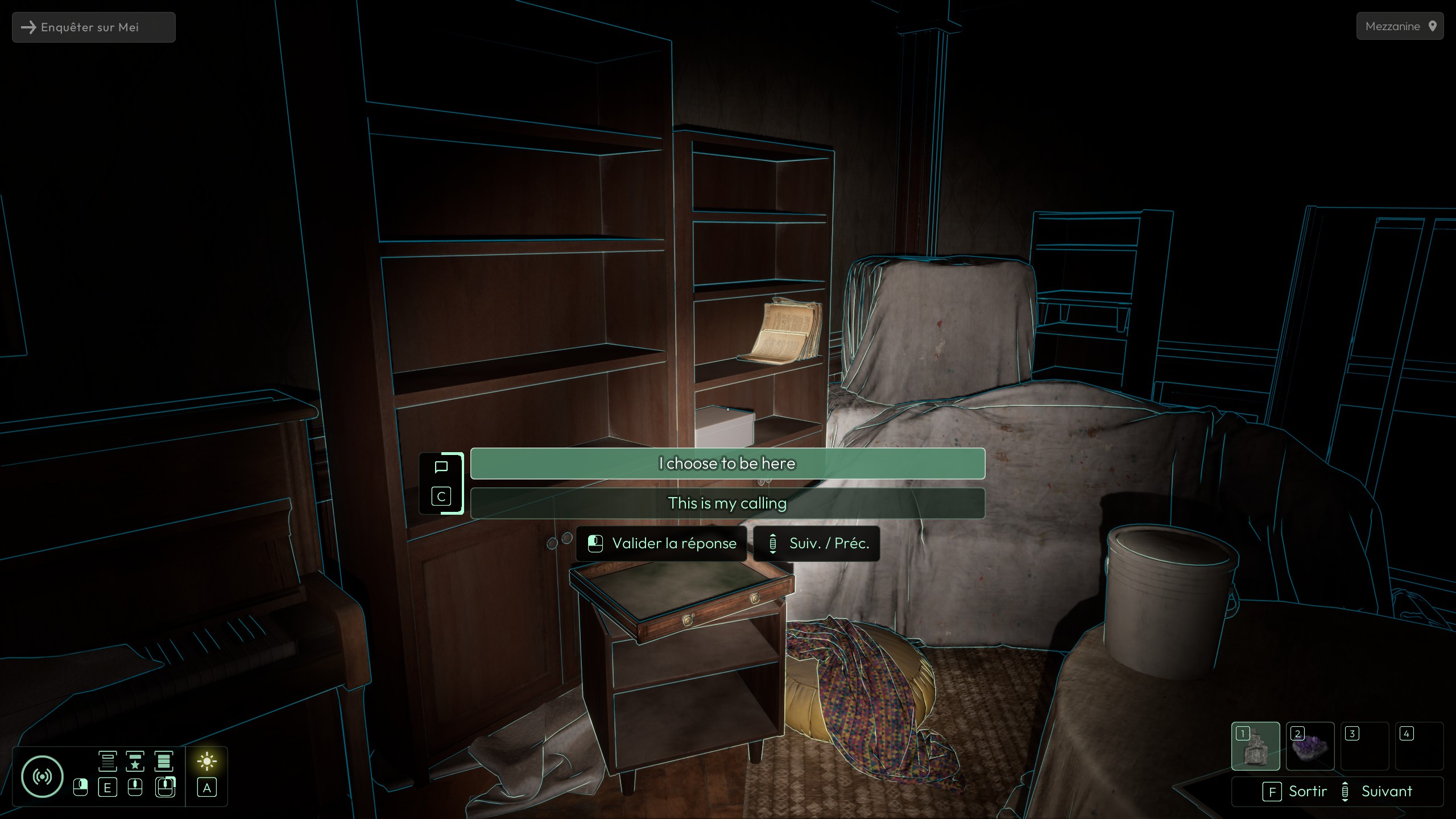Open the star-marked list icon
Screen dimensions: 1456x819
pyautogui.click(x=135, y=762)
